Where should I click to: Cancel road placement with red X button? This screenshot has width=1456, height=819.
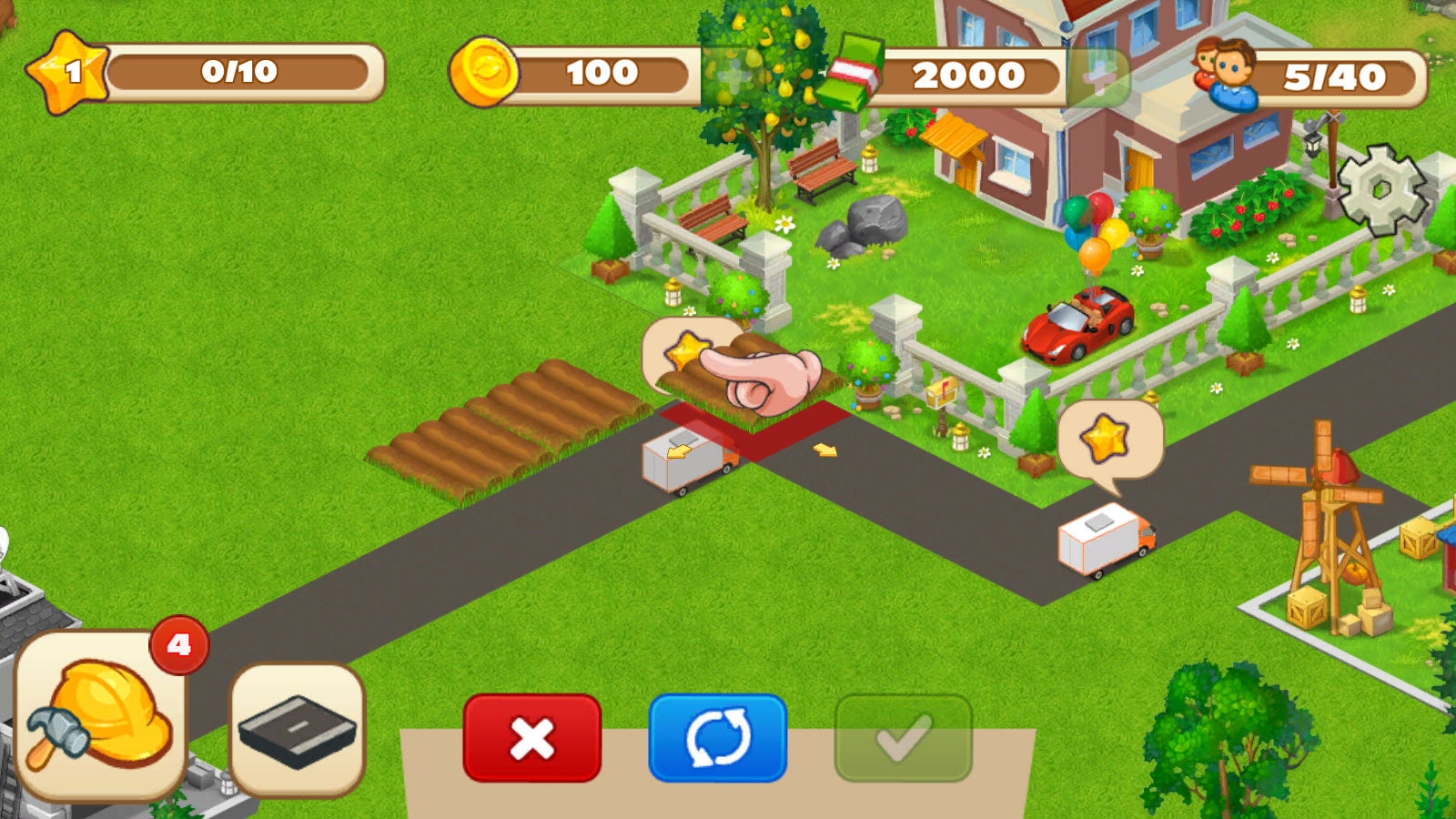[531, 737]
